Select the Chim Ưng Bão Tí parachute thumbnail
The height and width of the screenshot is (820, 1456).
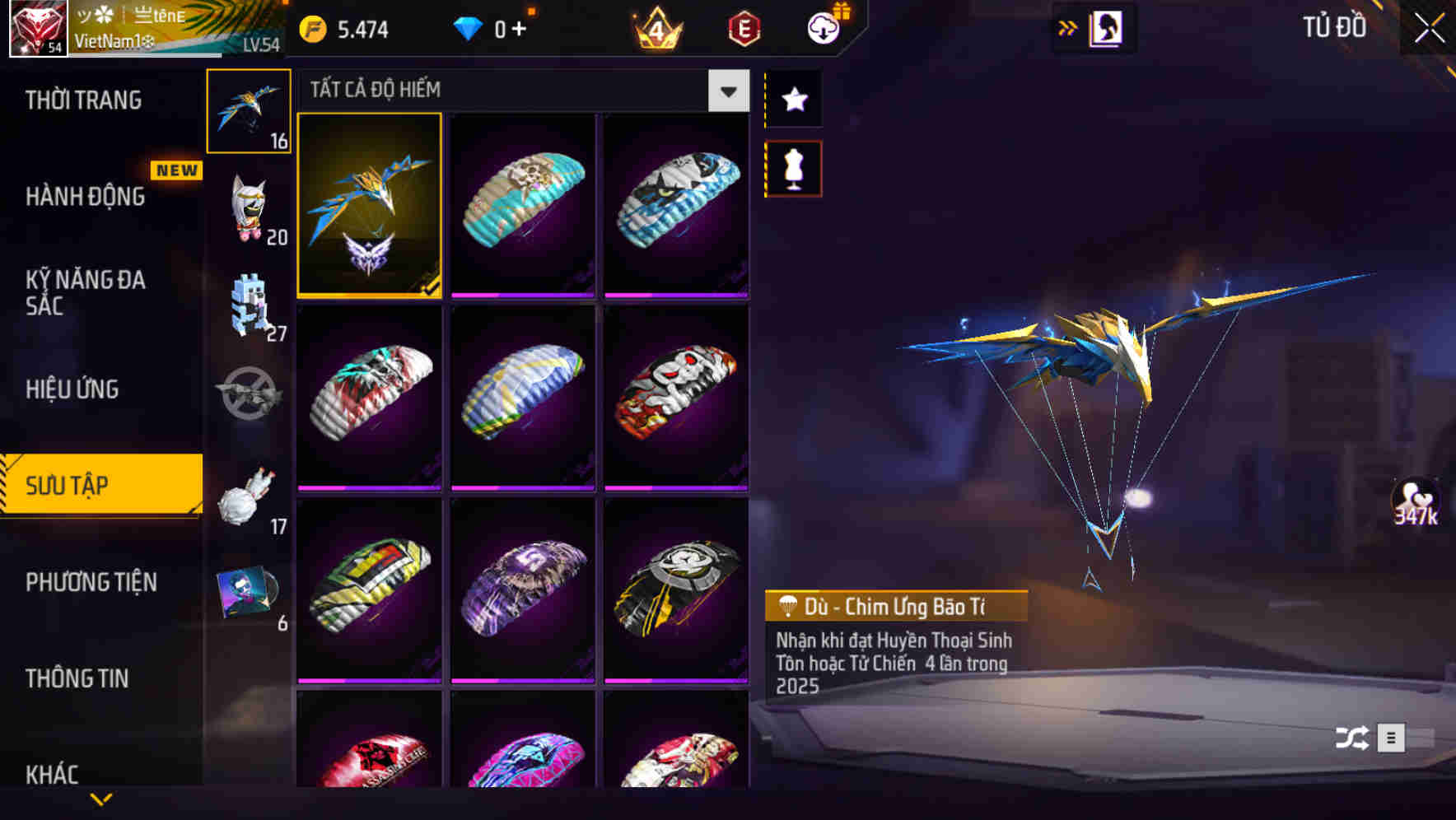[369, 206]
